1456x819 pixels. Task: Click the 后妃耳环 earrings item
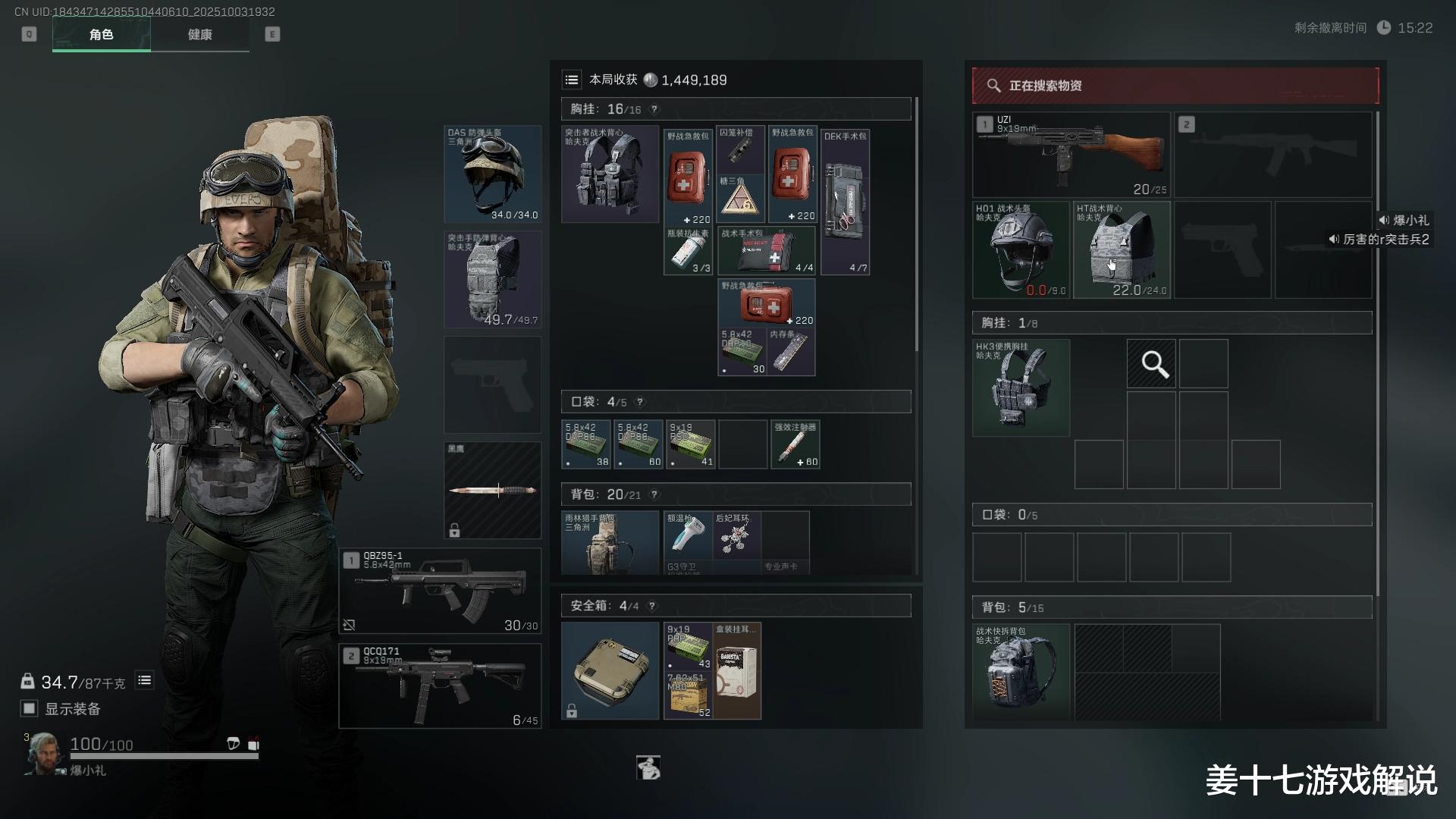(737, 540)
